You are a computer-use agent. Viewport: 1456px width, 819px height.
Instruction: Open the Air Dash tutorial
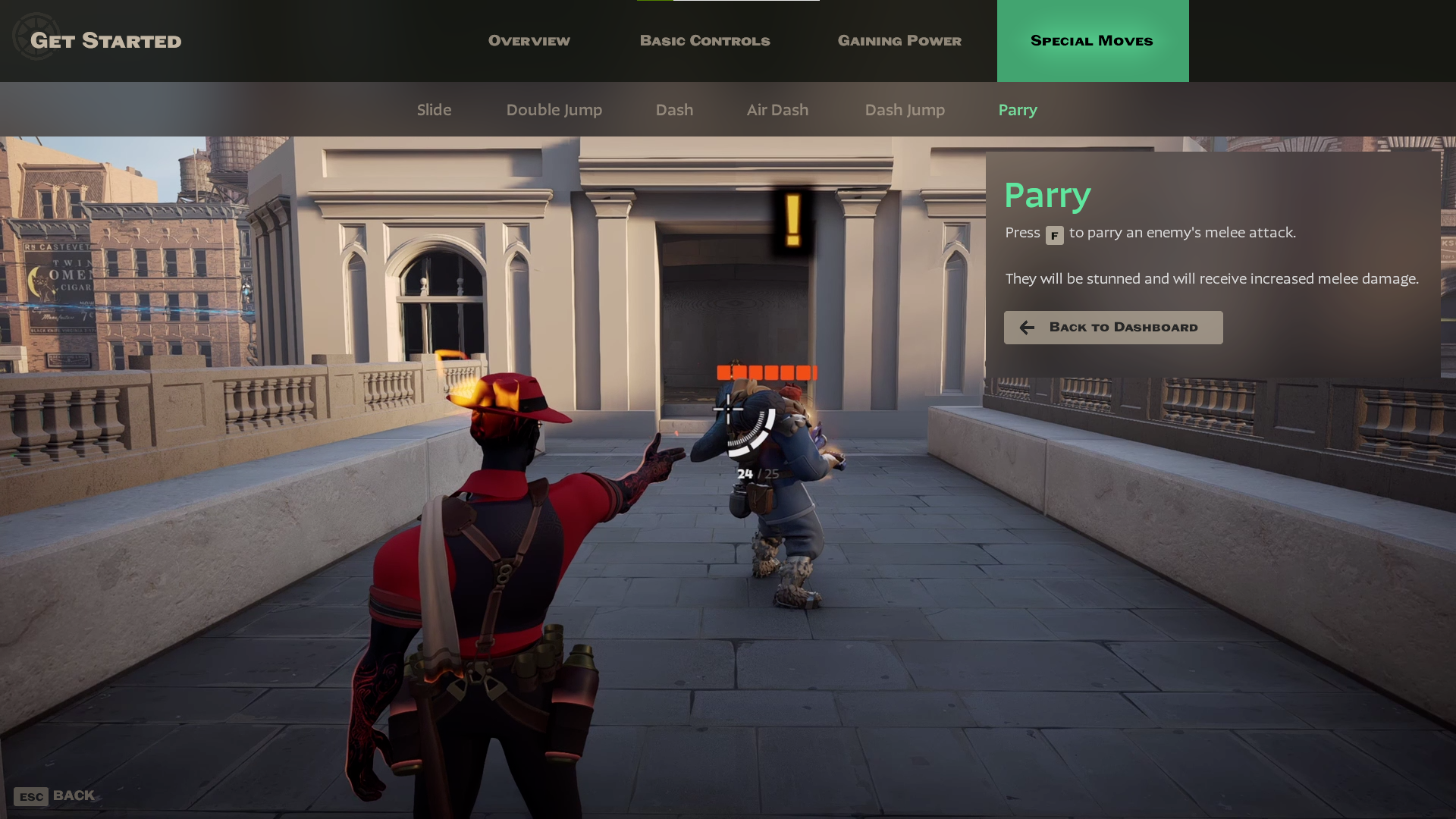(x=777, y=110)
